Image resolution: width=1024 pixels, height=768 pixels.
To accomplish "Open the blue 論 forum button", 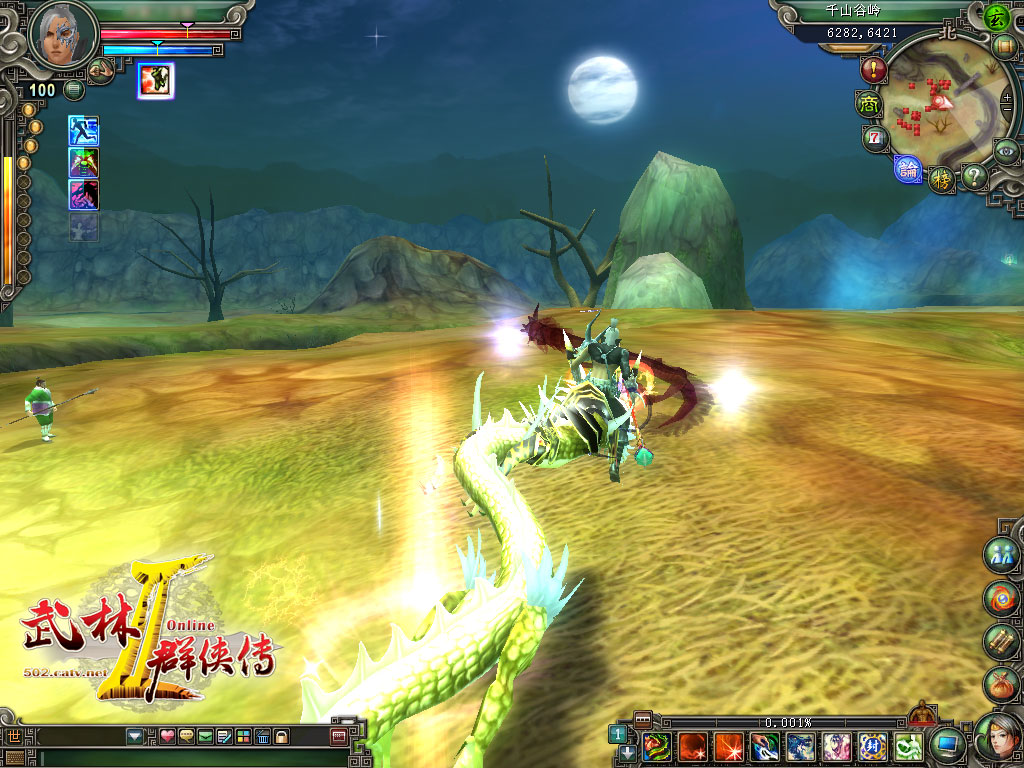I will (x=908, y=169).
